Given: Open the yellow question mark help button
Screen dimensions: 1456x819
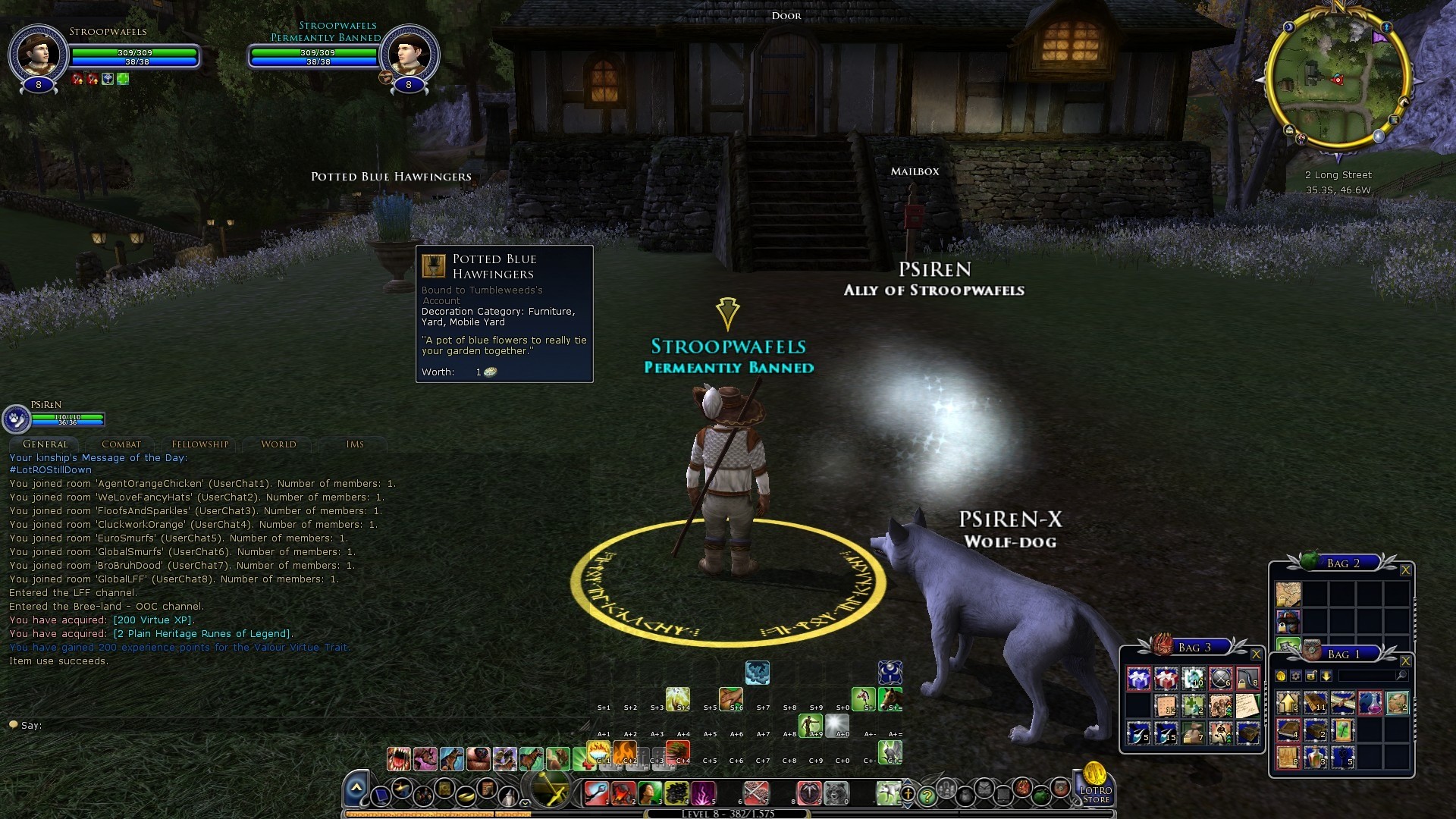Looking at the screenshot, I should (927, 796).
